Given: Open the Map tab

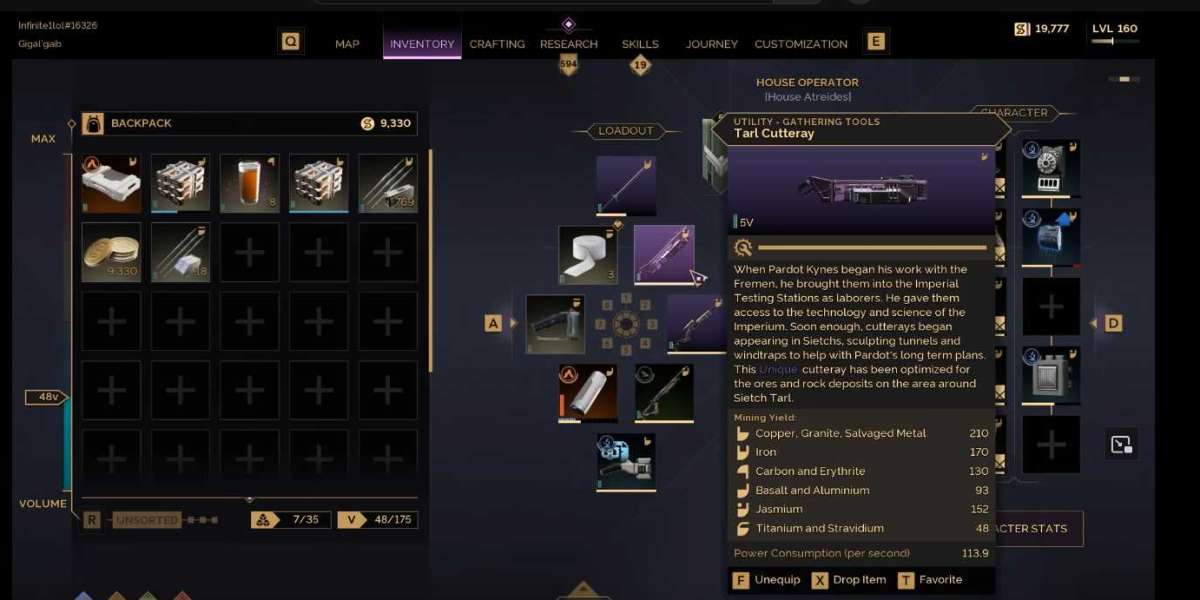Looking at the screenshot, I should point(347,44).
